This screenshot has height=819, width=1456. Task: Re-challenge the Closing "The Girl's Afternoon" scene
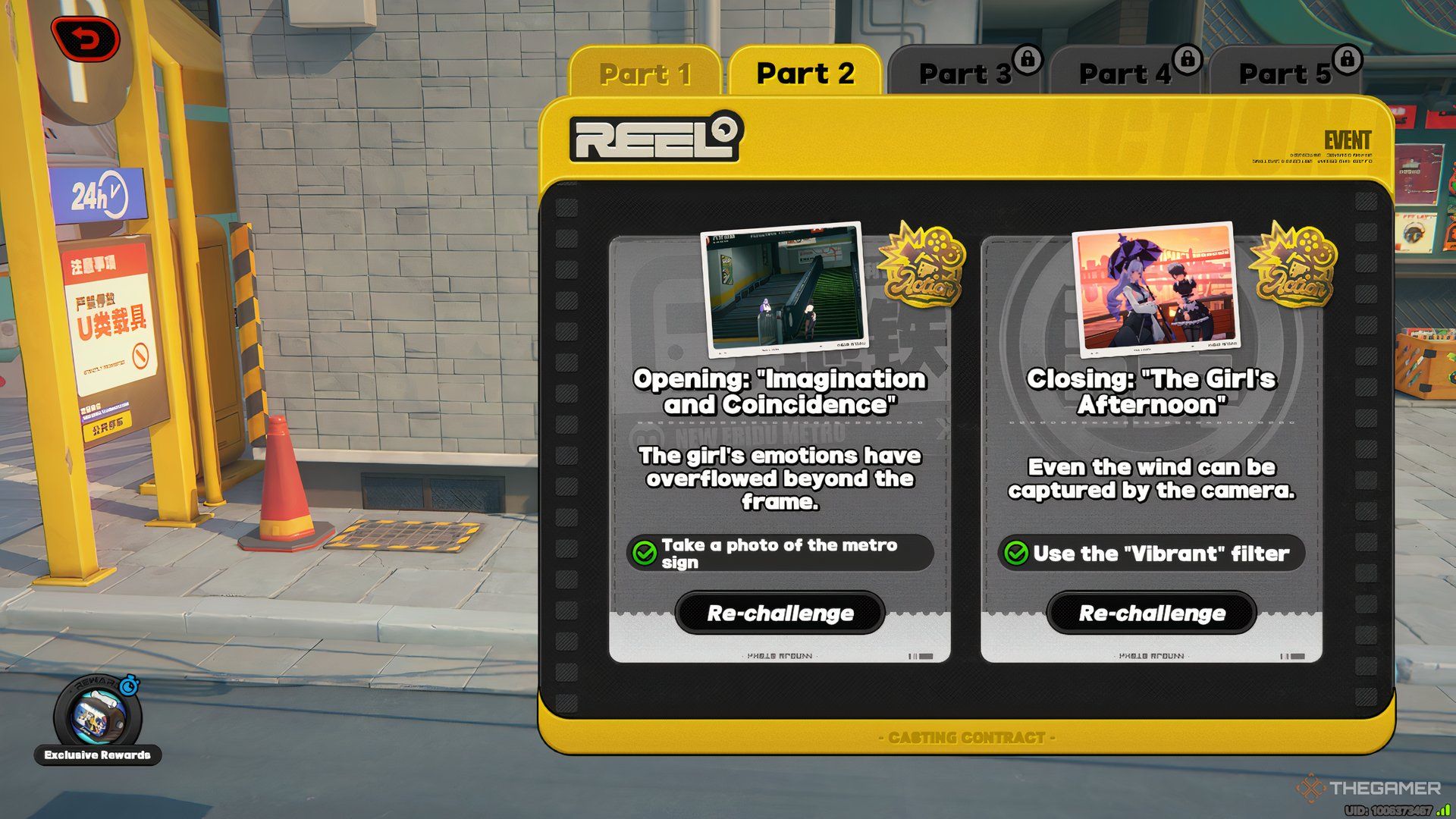click(1152, 613)
